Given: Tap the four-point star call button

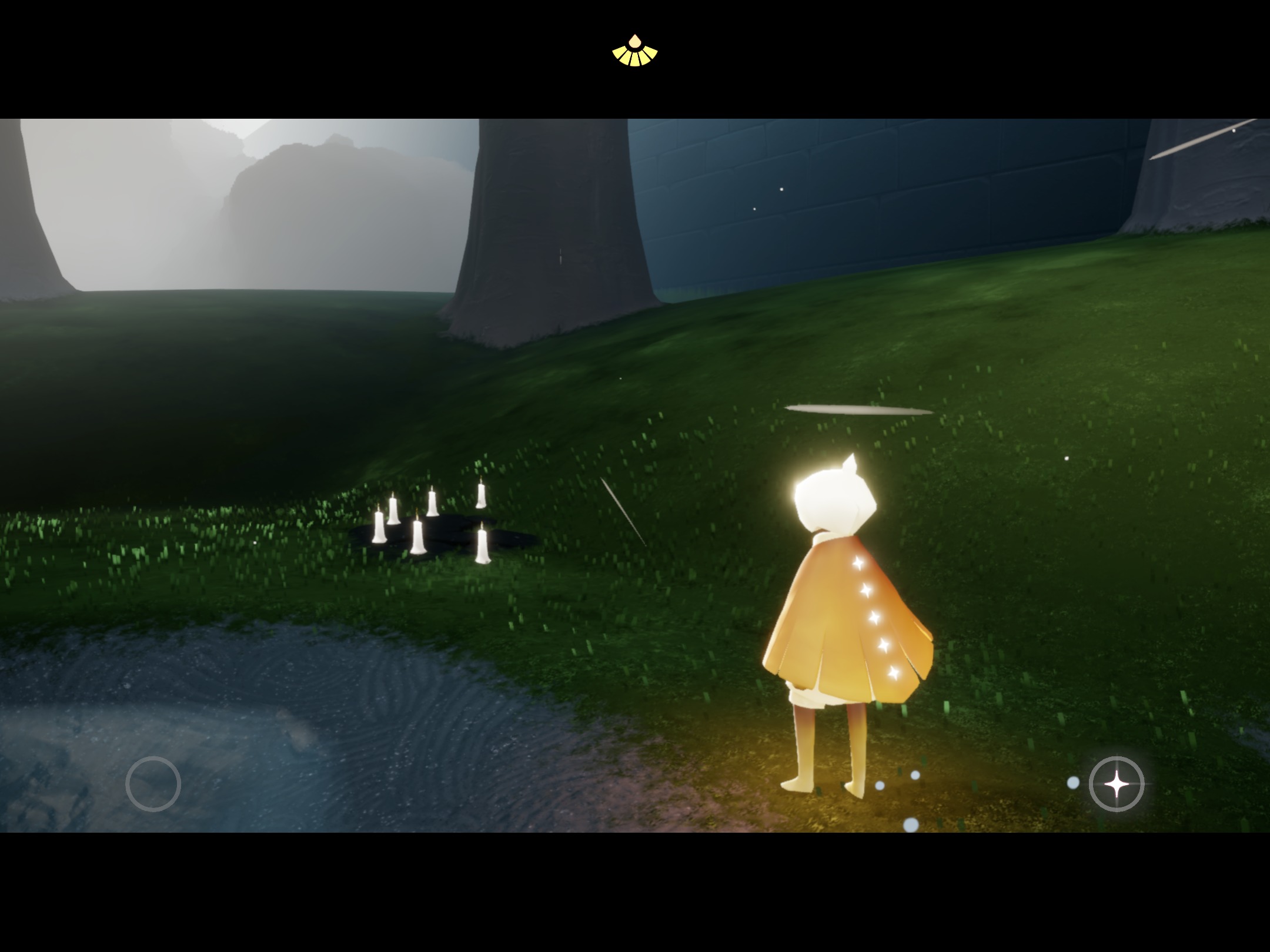Looking at the screenshot, I should pyautogui.click(x=1116, y=784).
